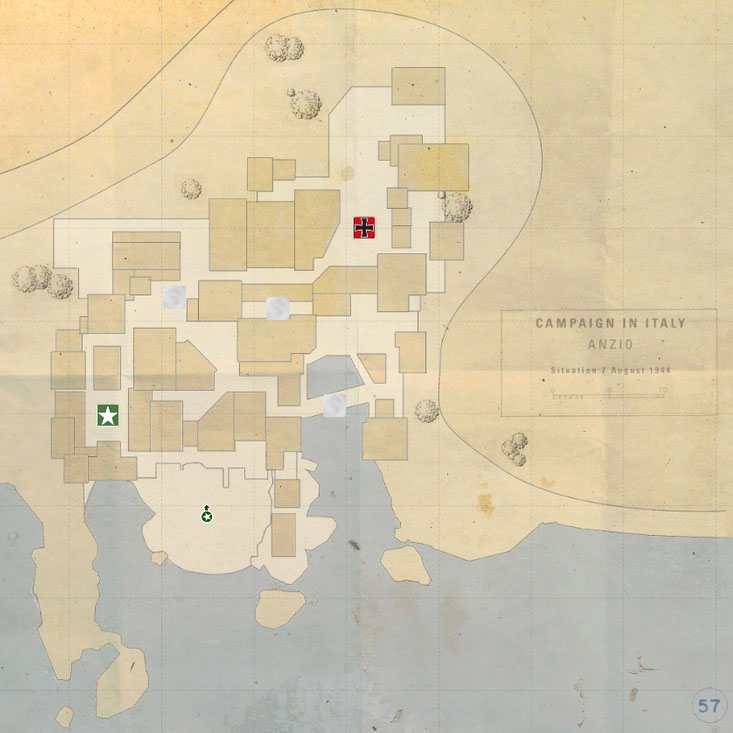The width and height of the screenshot is (733, 733).
Task: Select the green Allied star flag marker
Action: coord(108,415)
